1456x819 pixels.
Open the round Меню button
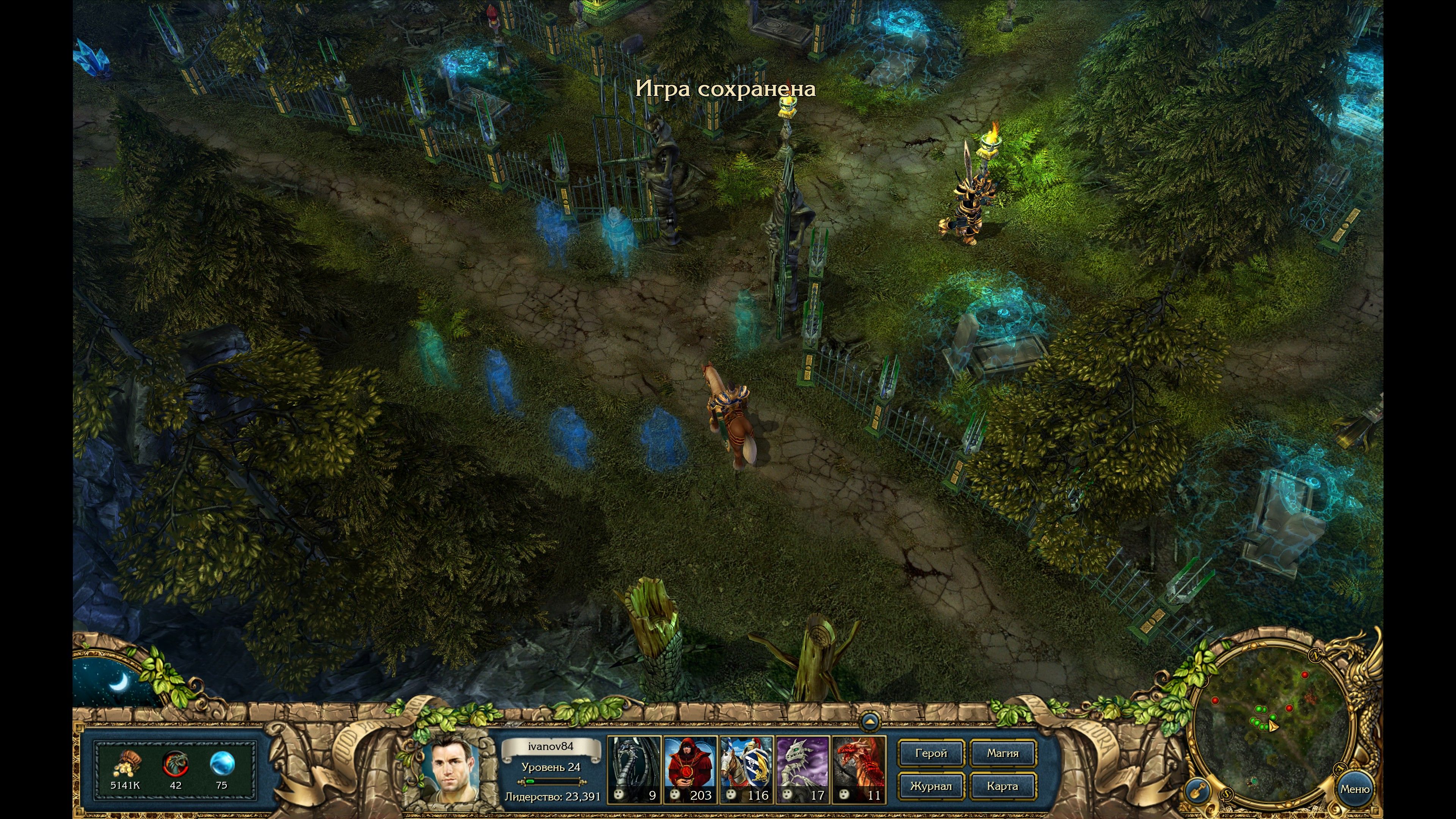[x=1354, y=789]
